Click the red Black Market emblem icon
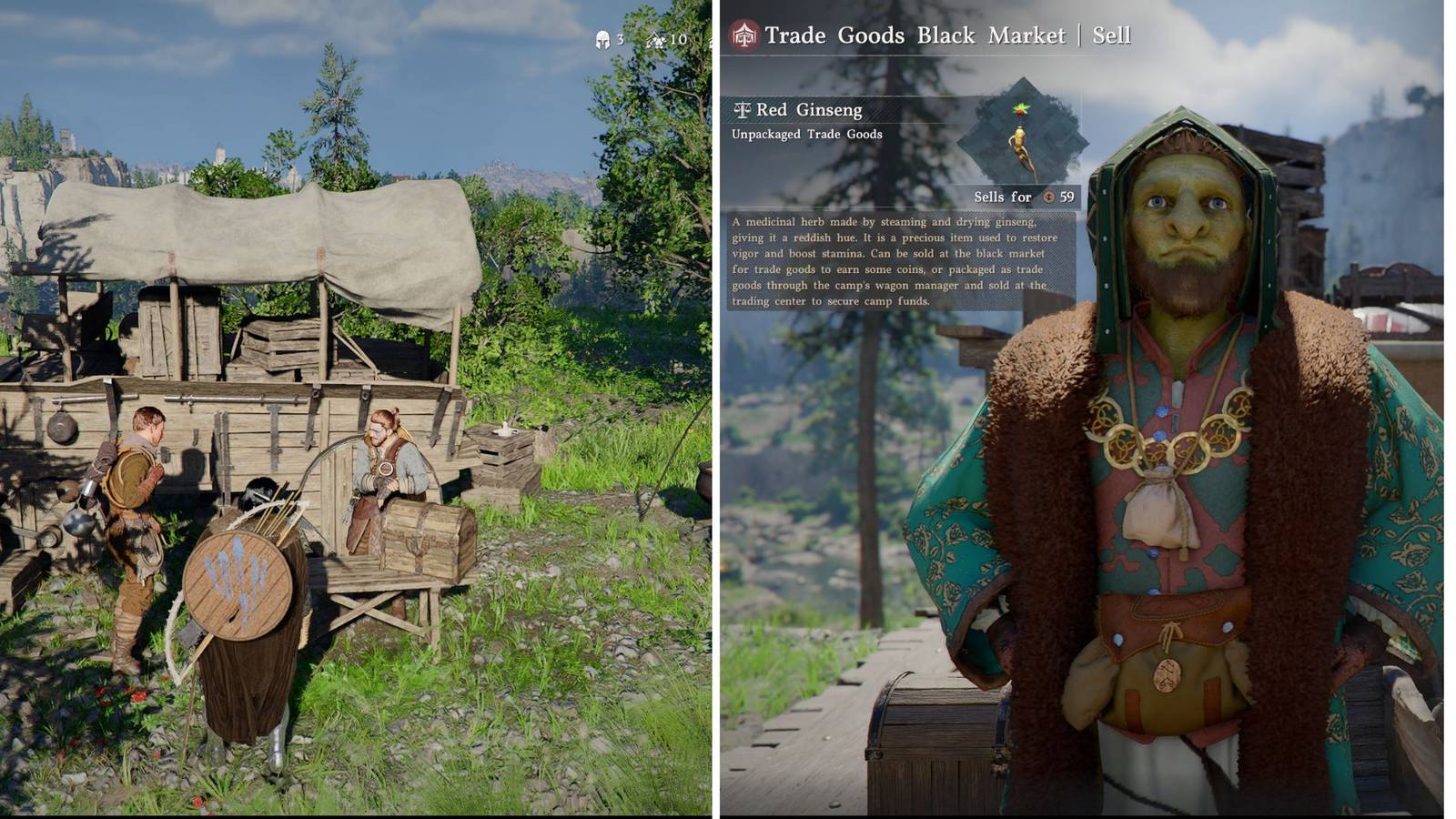Screen dimensions: 1456x819 click(x=742, y=35)
